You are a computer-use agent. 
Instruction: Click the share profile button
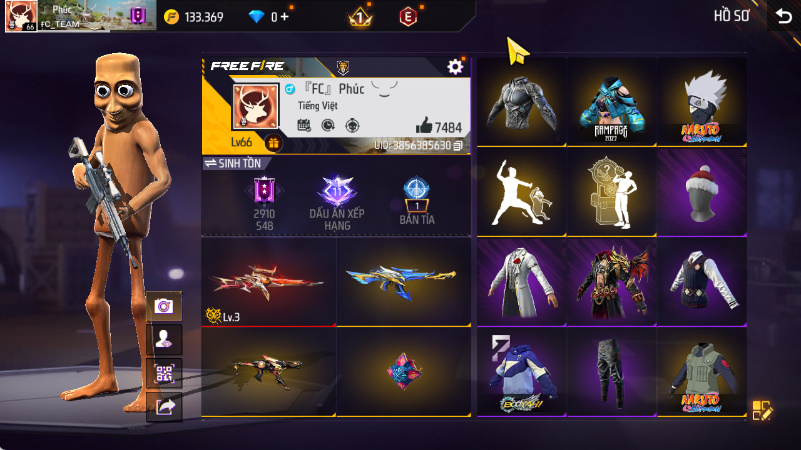pyautogui.click(x=164, y=406)
